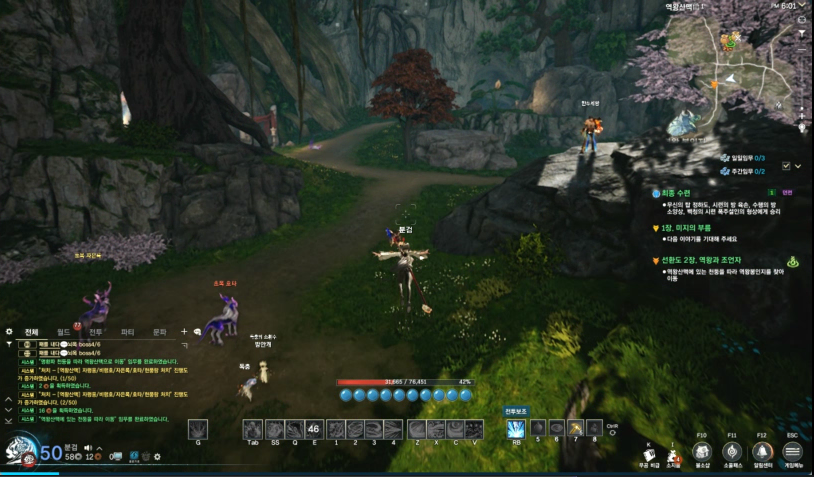Open the 블소샵 shop
Viewport: 814px width, 477px height.
(x=702, y=453)
